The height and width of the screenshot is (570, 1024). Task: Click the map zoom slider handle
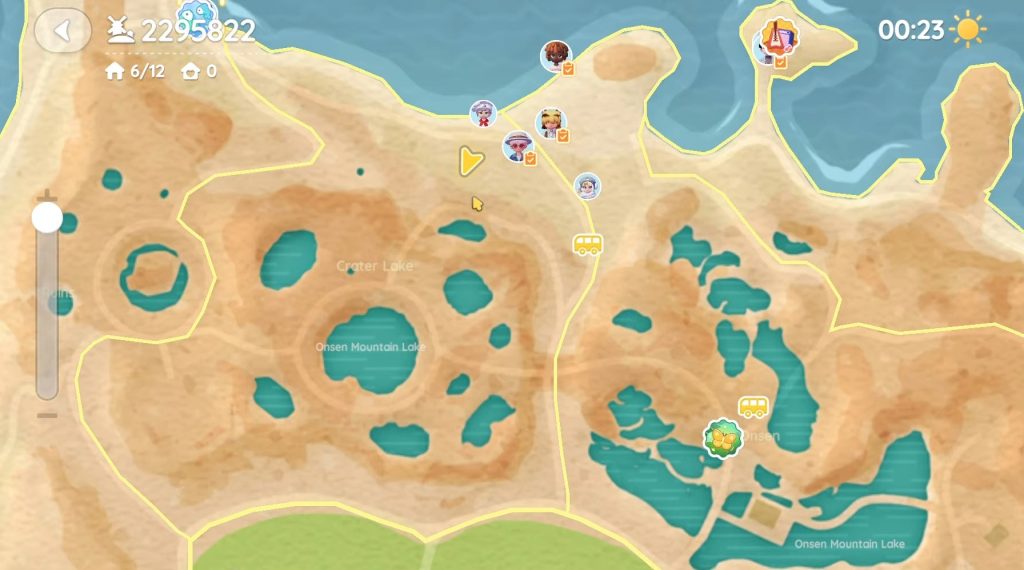[47, 217]
